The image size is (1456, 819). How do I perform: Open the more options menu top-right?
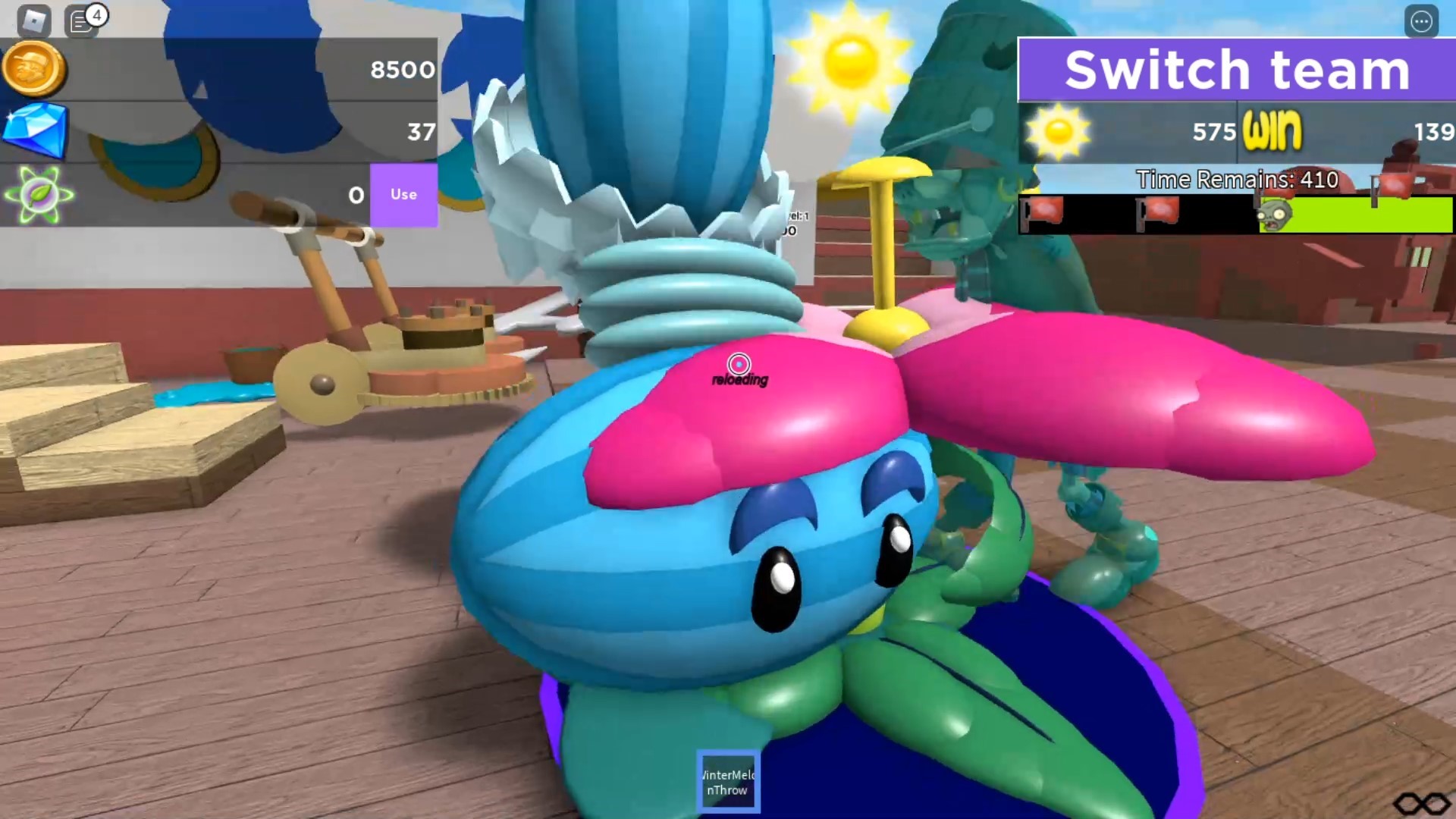(1422, 22)
